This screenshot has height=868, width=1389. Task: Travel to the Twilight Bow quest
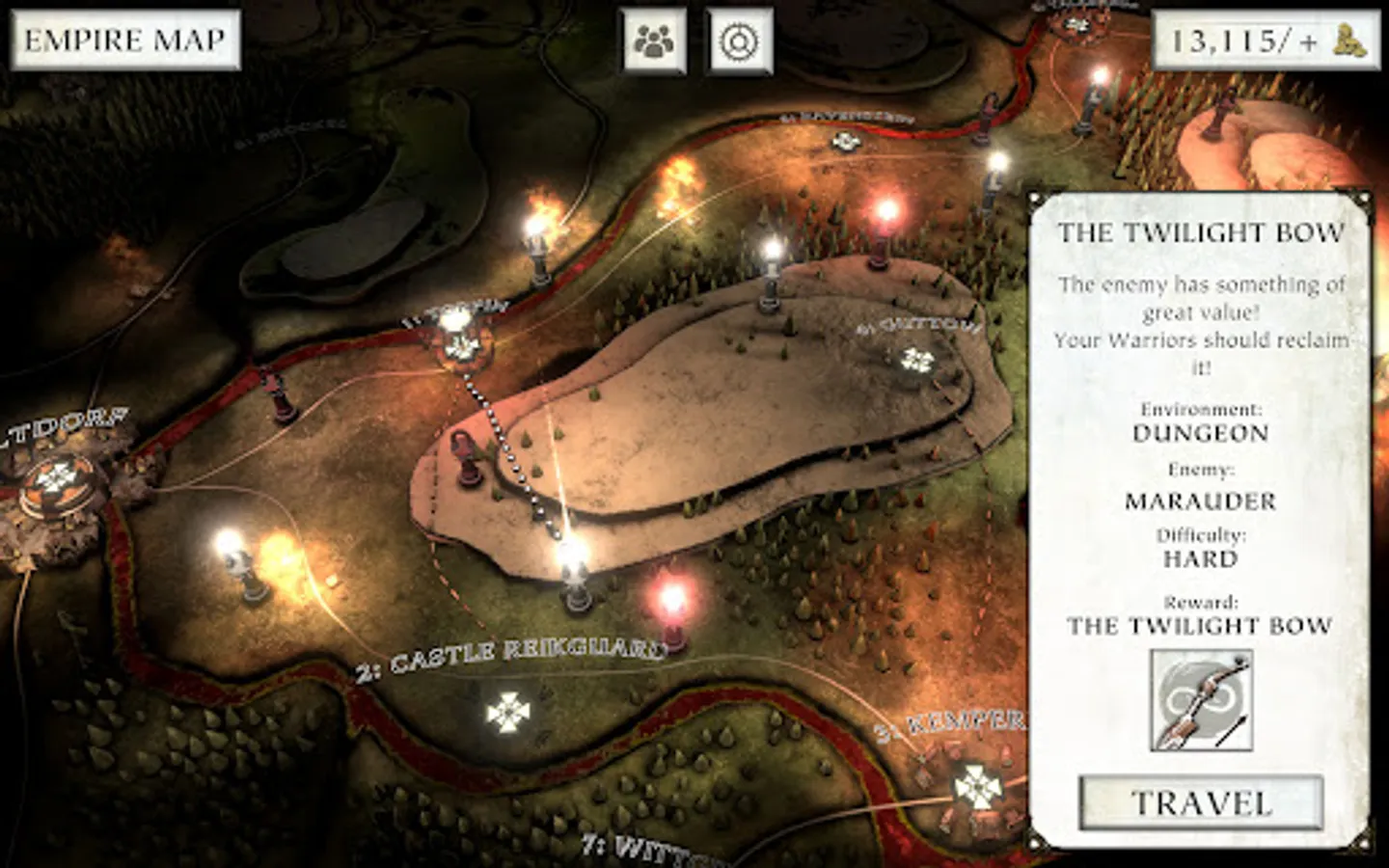click(1201, 802)
